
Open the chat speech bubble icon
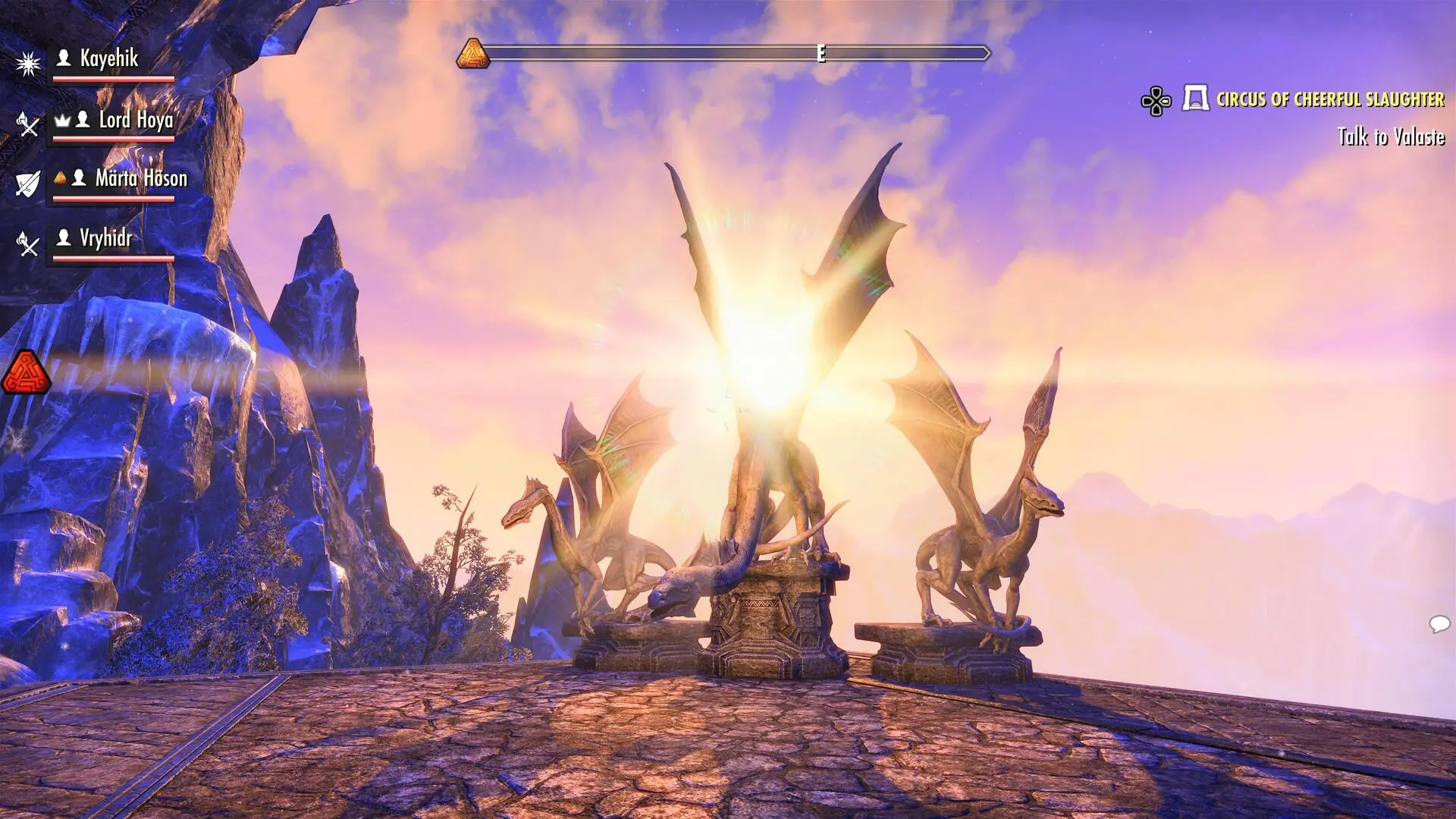pyautogui.click(x=1439, y=624)
